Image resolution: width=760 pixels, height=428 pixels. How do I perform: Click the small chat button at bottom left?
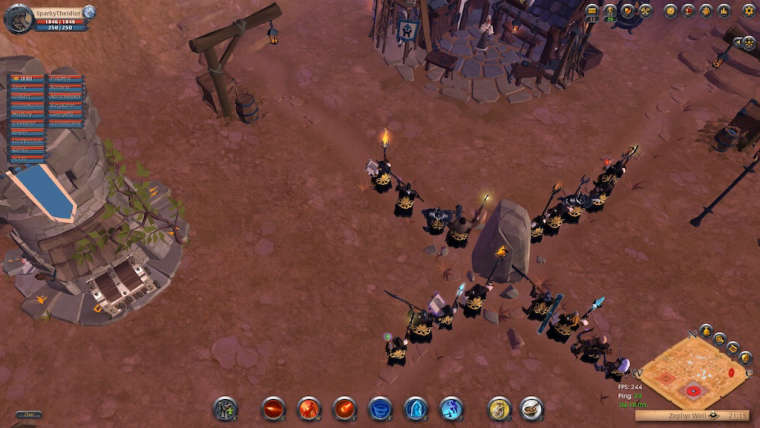point(28,414)
